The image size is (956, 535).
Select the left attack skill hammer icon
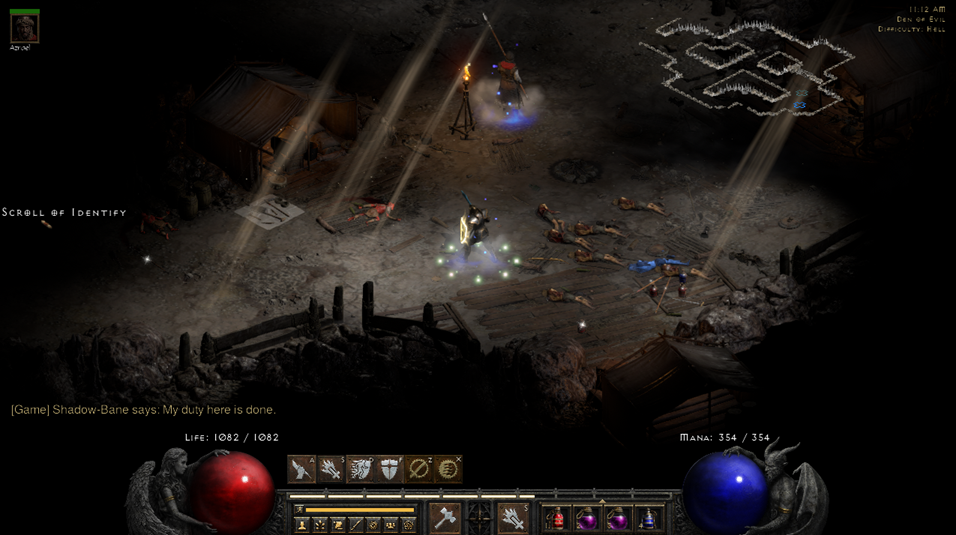445,518
